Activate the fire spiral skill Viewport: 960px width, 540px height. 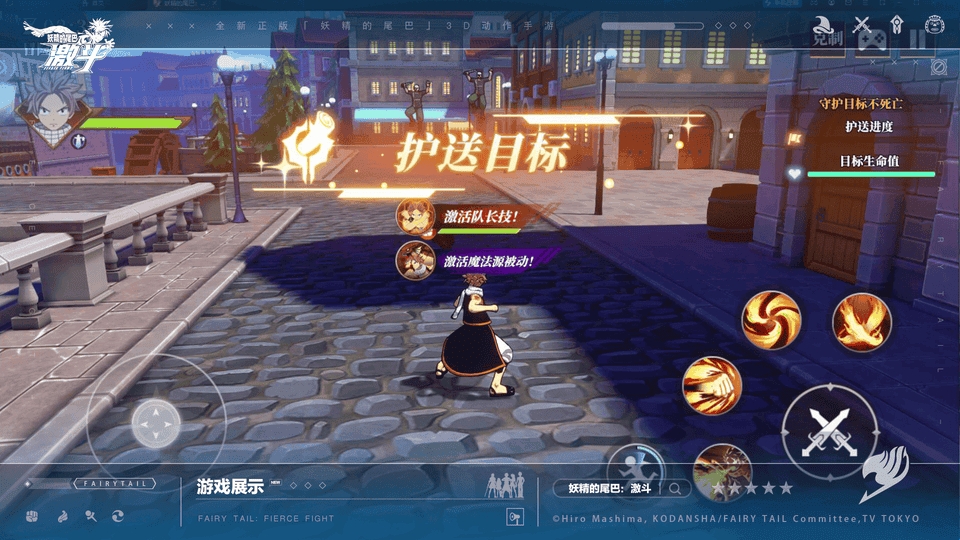(771, 320)
